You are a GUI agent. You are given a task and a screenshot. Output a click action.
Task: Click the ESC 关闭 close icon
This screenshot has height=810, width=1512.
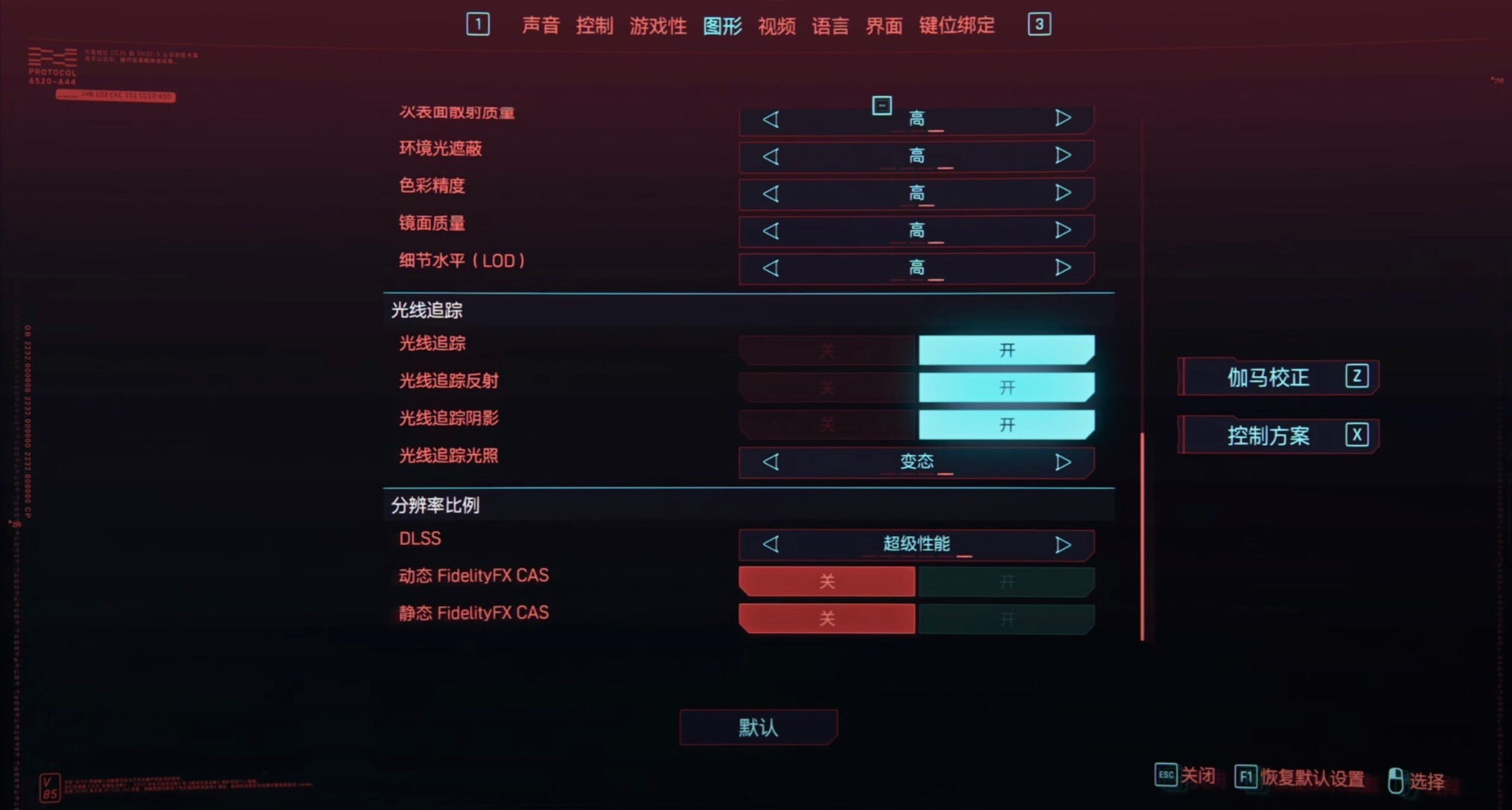pyautogui.click(x=1167, y=777)
